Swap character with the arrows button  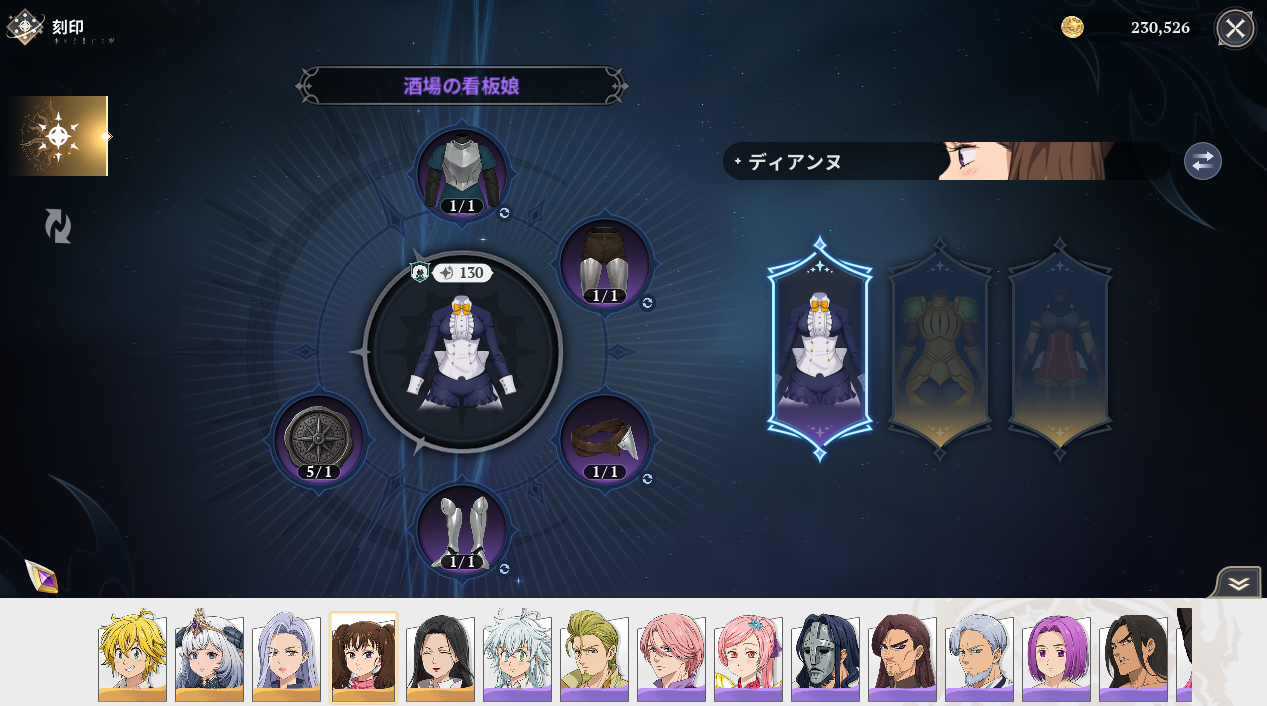[1202, 161]
